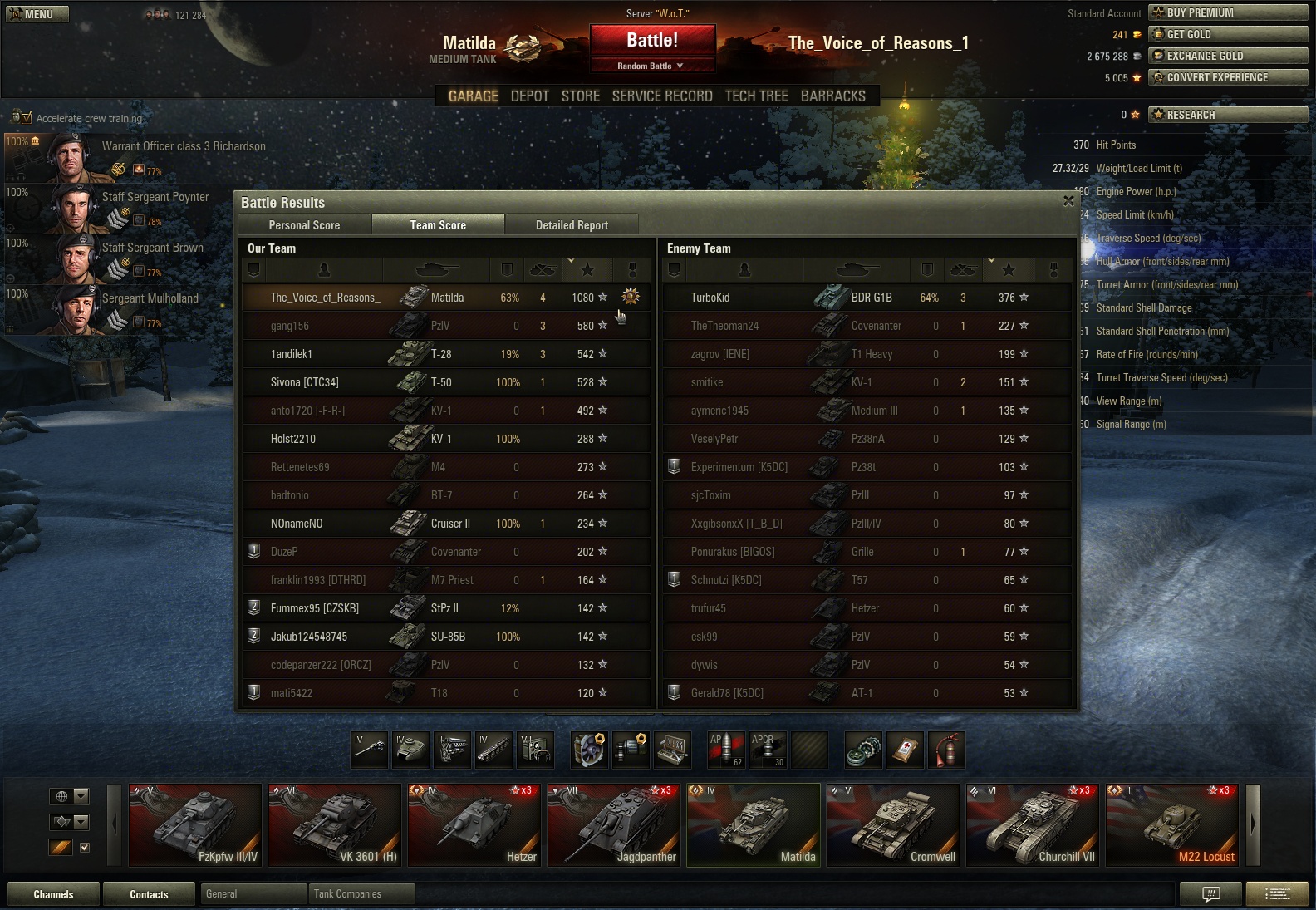Go to the Barracks
The width and height of the screenshot is (1316, 910).
tap(832, 96)
